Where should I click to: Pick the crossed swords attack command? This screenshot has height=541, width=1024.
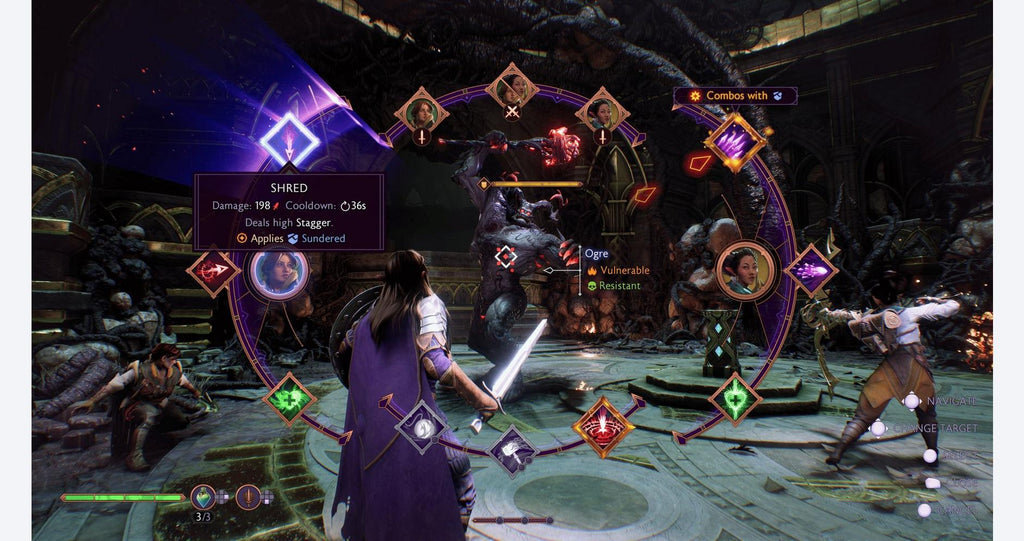pyautogui.click(x=512, y=92)
